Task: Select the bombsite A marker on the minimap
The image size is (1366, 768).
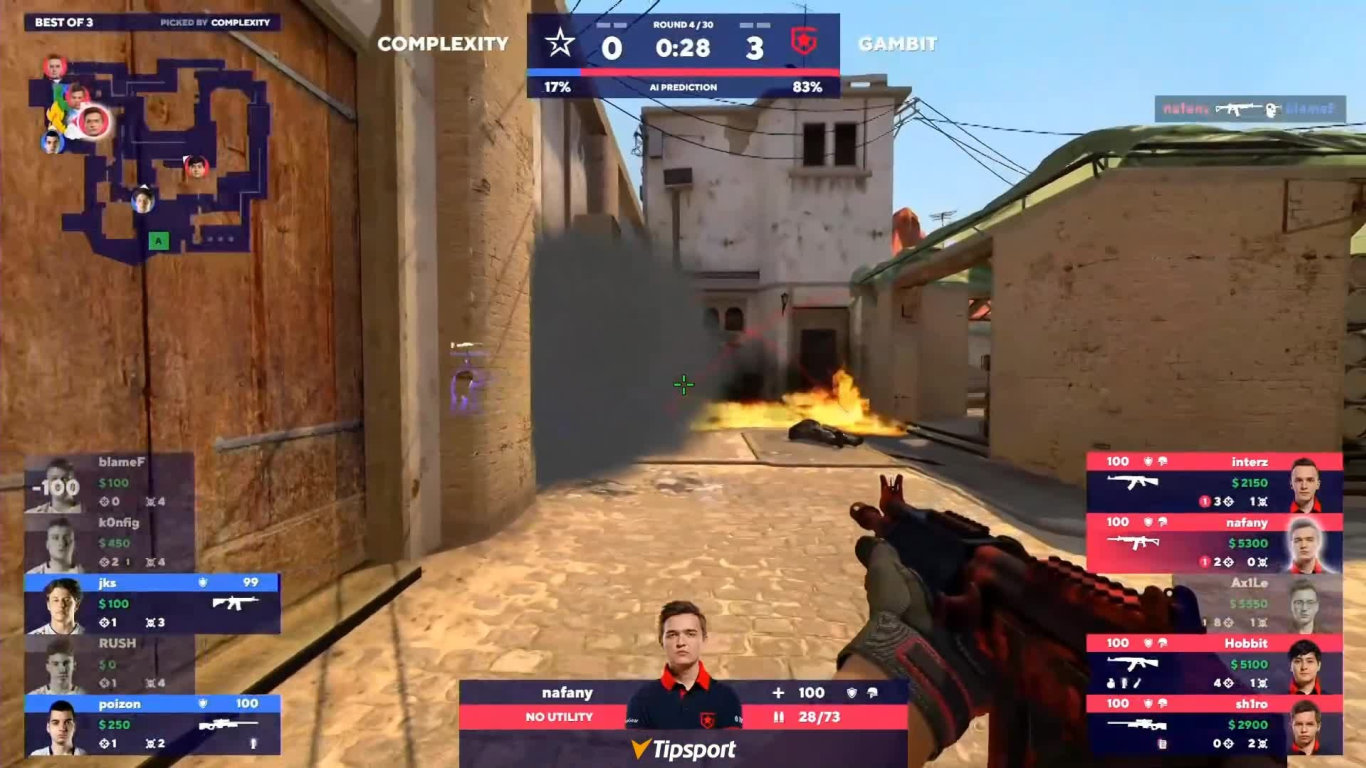Action: [156, 241]
